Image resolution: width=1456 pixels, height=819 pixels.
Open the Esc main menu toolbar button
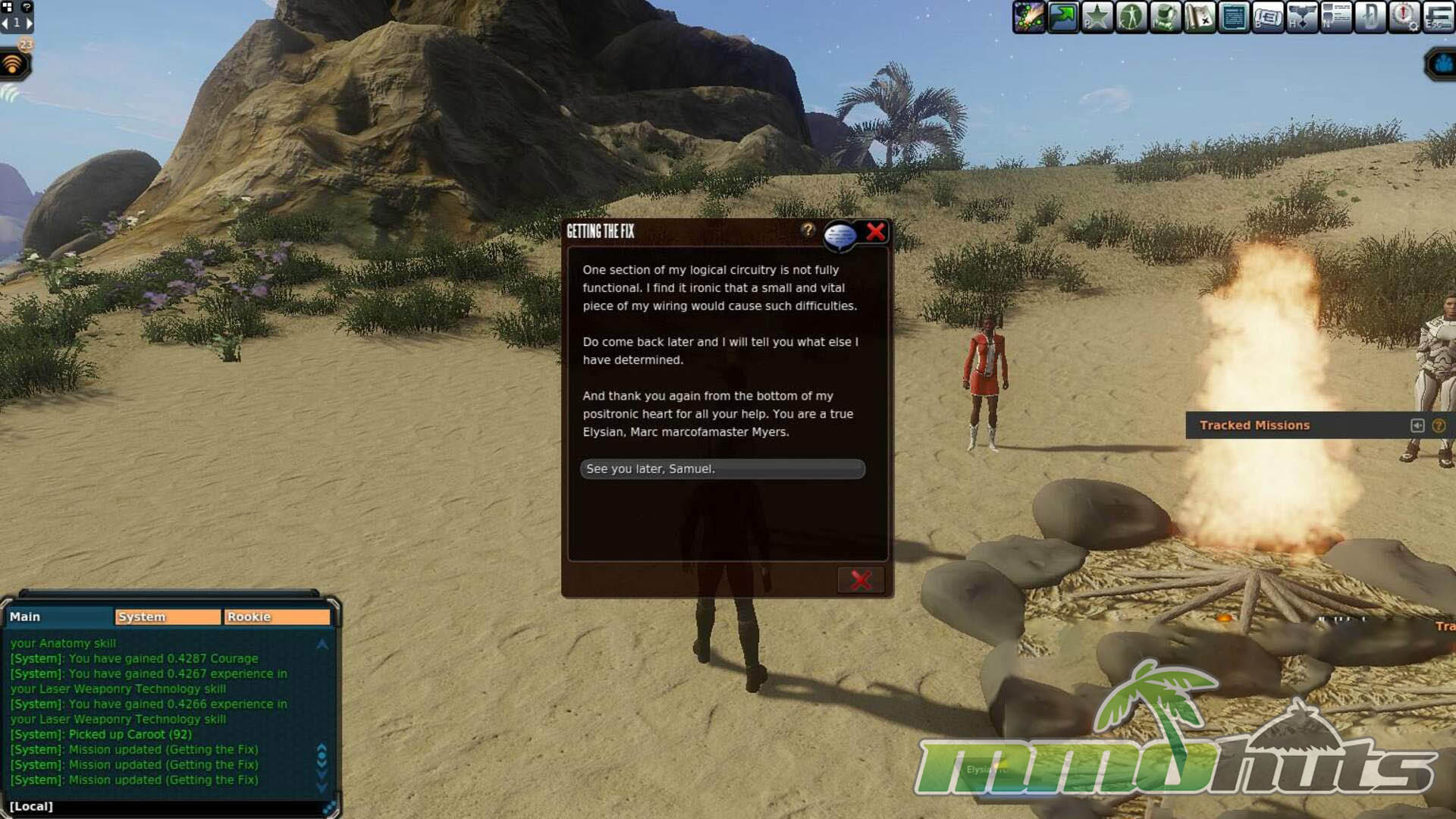(x=1438, y=17)
